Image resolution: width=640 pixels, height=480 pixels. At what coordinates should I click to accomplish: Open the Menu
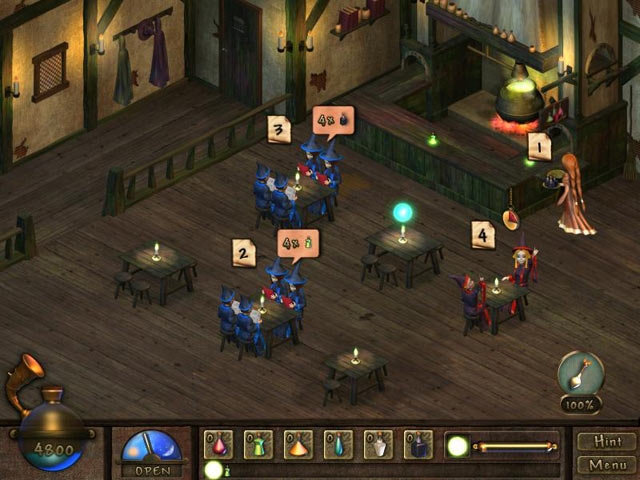click(x=606, y=464)
